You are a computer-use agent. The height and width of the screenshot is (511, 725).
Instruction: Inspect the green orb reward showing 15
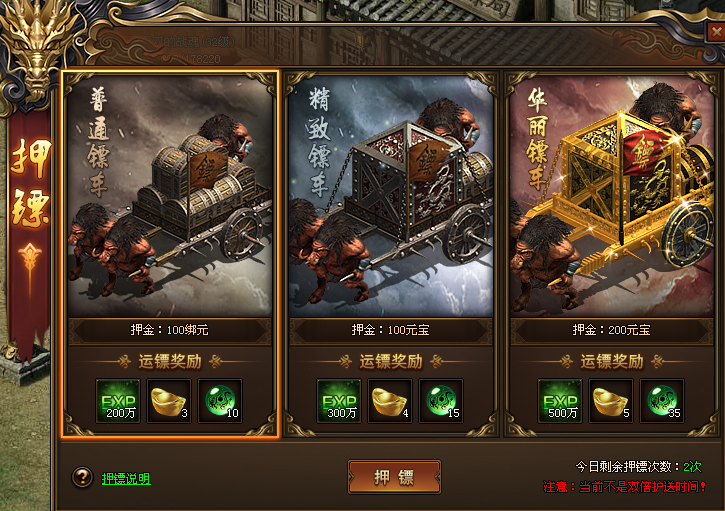441,401
